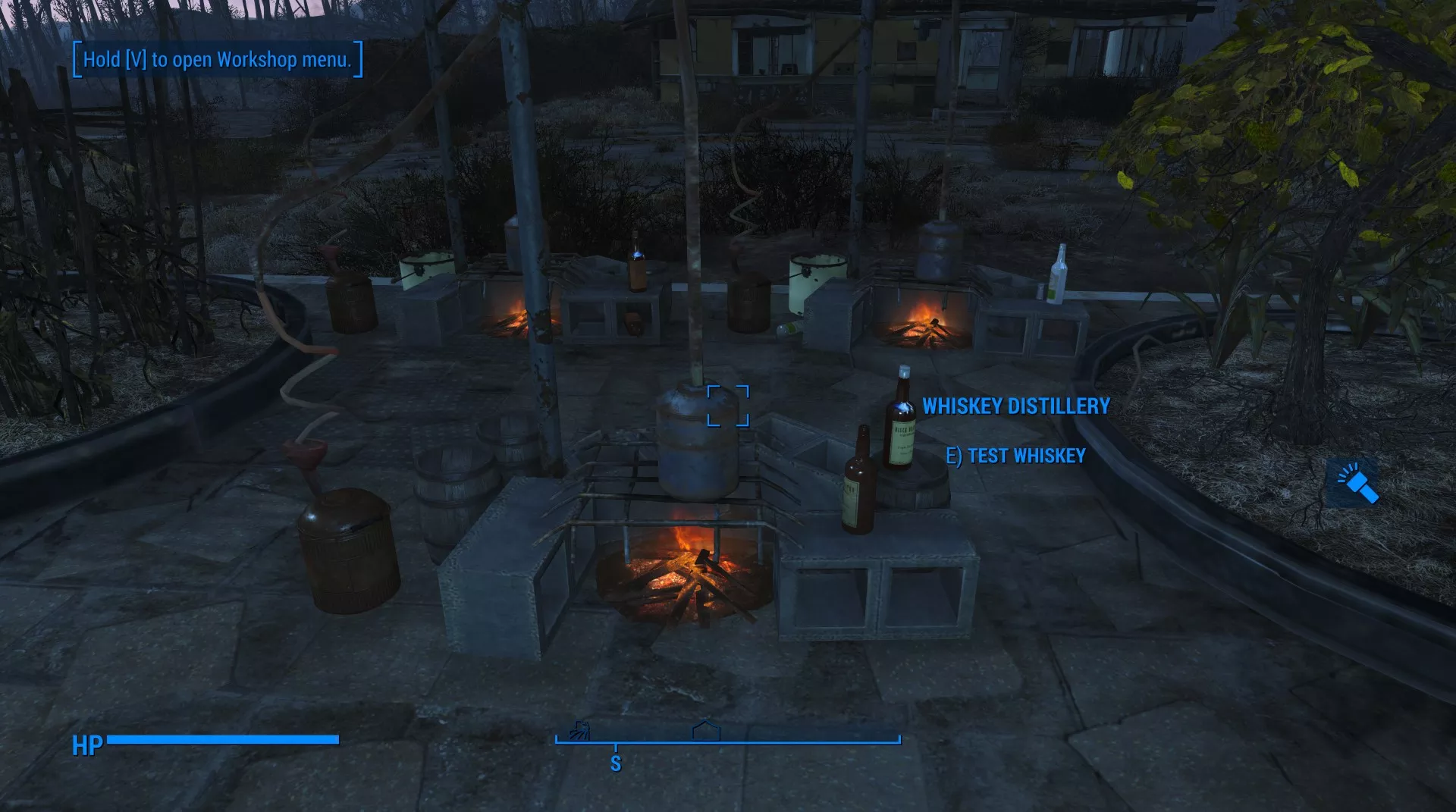Click the house-shaped compass marker
The image size is (1456, 812).
tap(706, 731)
